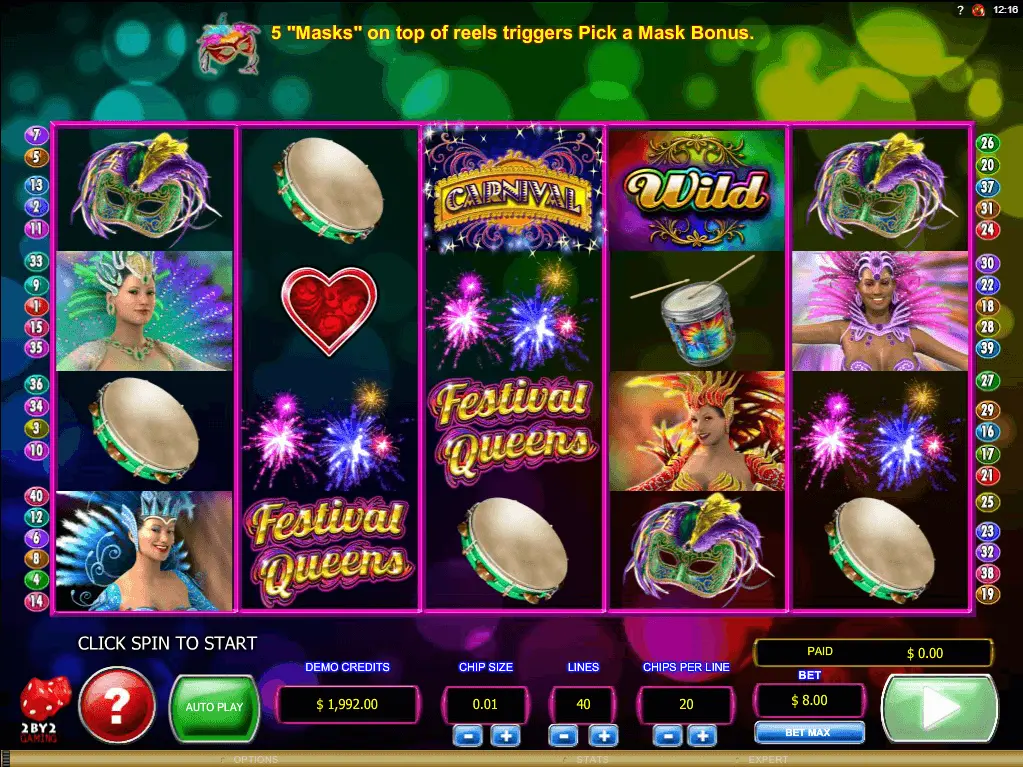Screen dimensions: 1023x767
Task: Show the Stats panel
Action: click(x=592, y=760)
